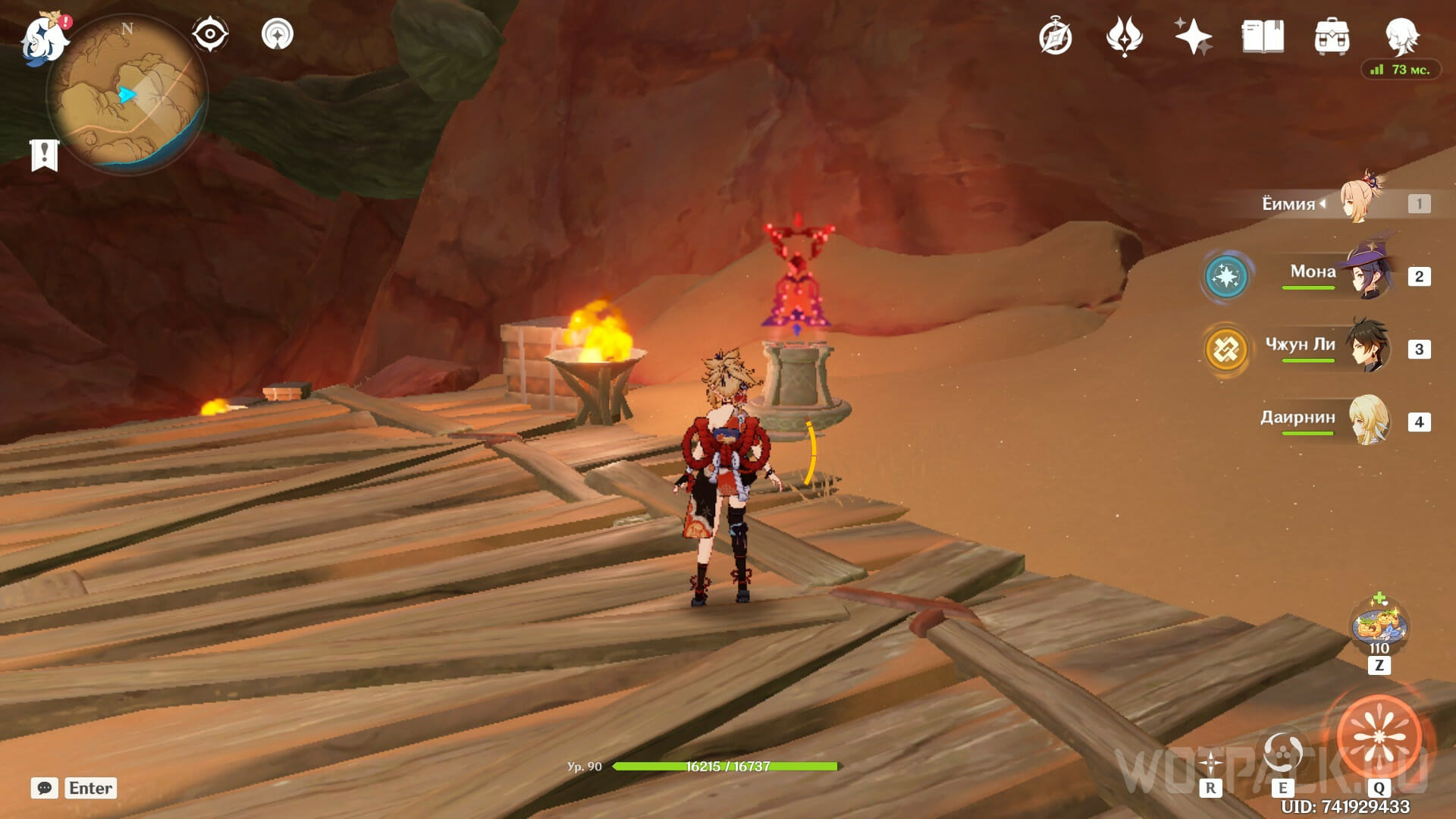
Task: Open the quest navigation beacon icon
Action: [277, 35]
